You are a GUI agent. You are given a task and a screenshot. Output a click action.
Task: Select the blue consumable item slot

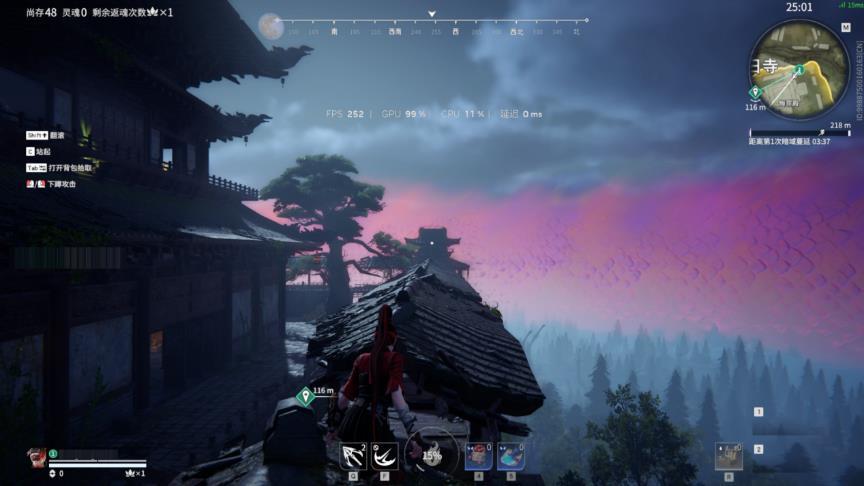[510, 456]
